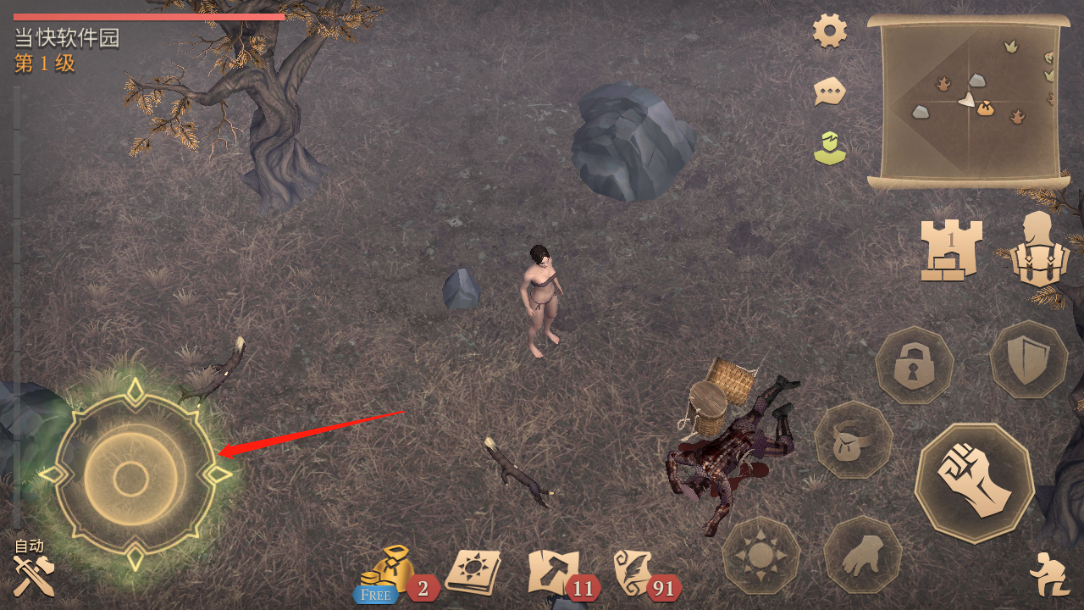Tap the ring item button
Image resolution: width=1084 pixels, height=610 pixels.
pyautogui.click(x=852, y=440)
